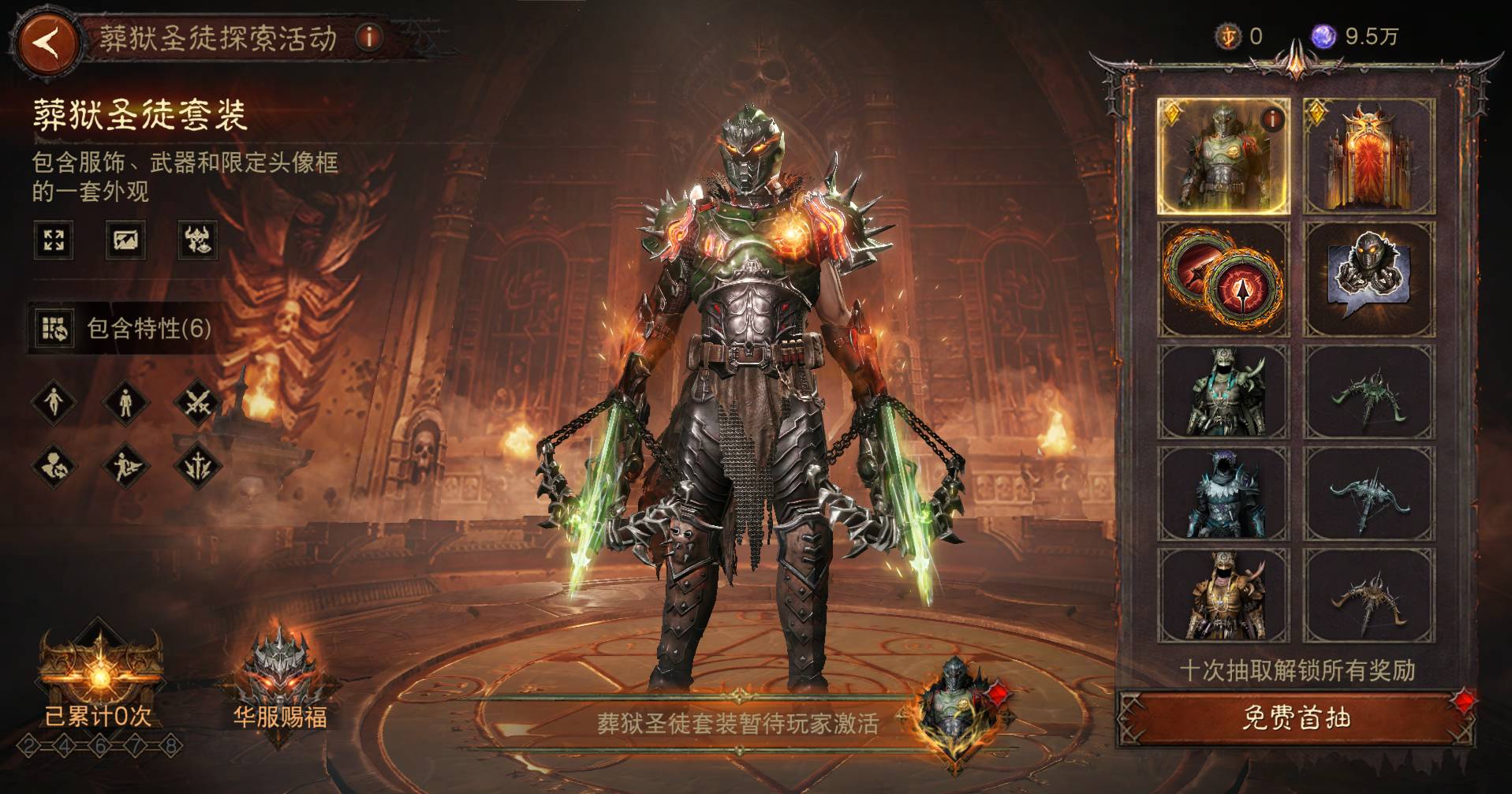Select the helmet chat emote reward

pos(1369,279)
